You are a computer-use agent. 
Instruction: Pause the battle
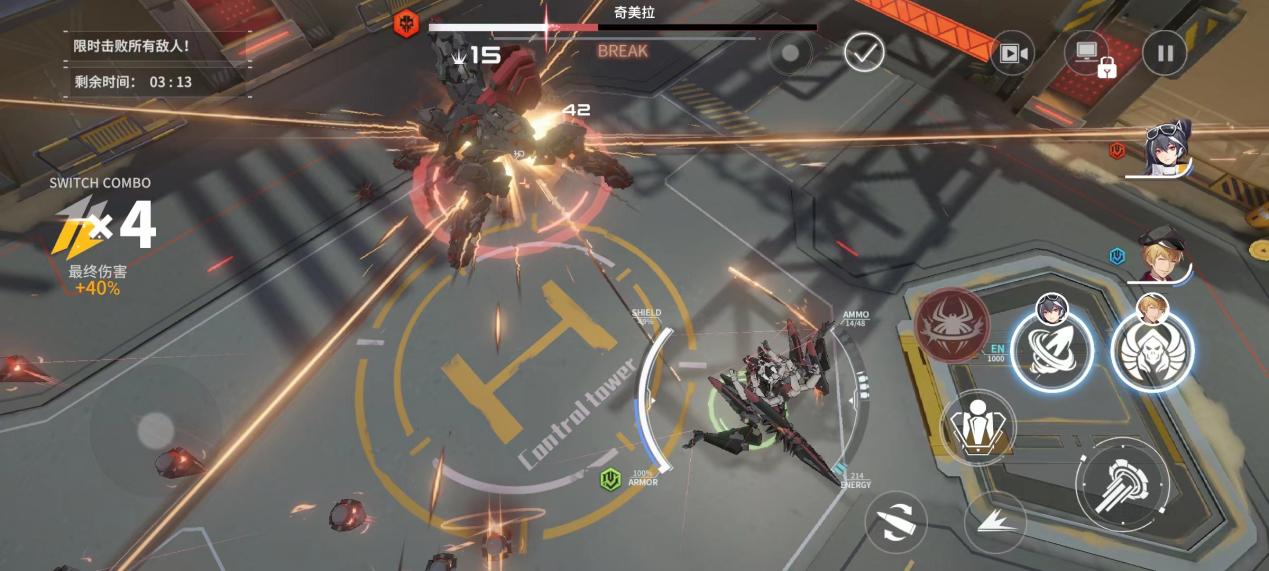click(x=1164, y=54)
